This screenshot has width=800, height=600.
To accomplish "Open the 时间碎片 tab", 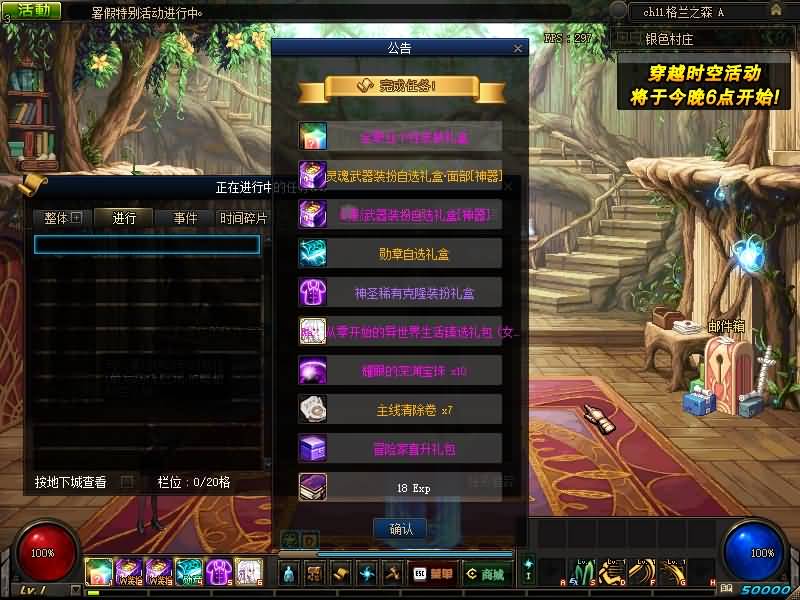I will [243, 217].
